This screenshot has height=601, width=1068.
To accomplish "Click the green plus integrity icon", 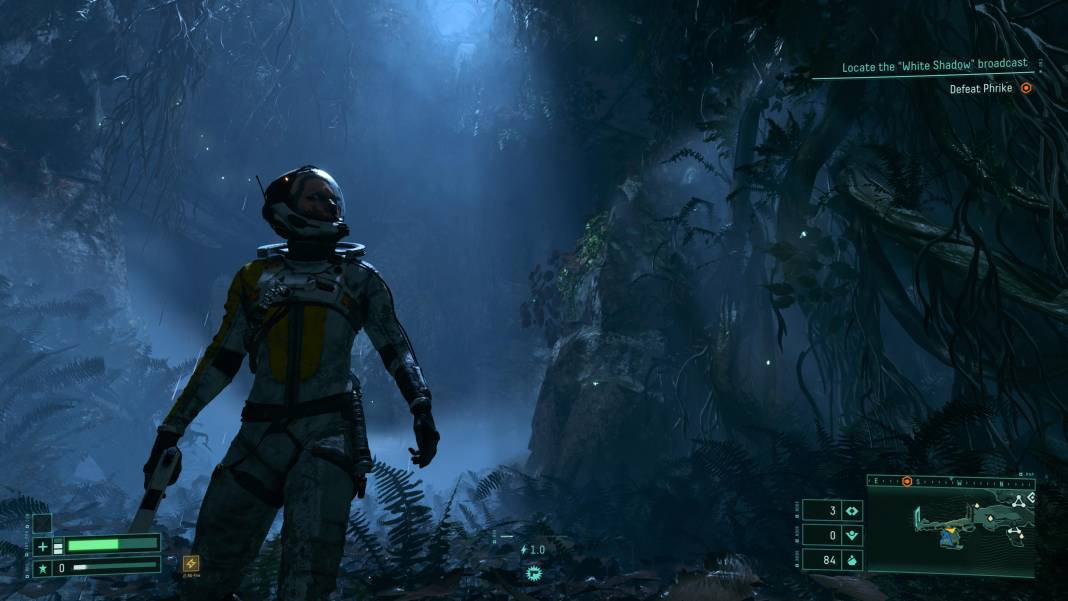I will pyautogui.click(x=42, y=546).
